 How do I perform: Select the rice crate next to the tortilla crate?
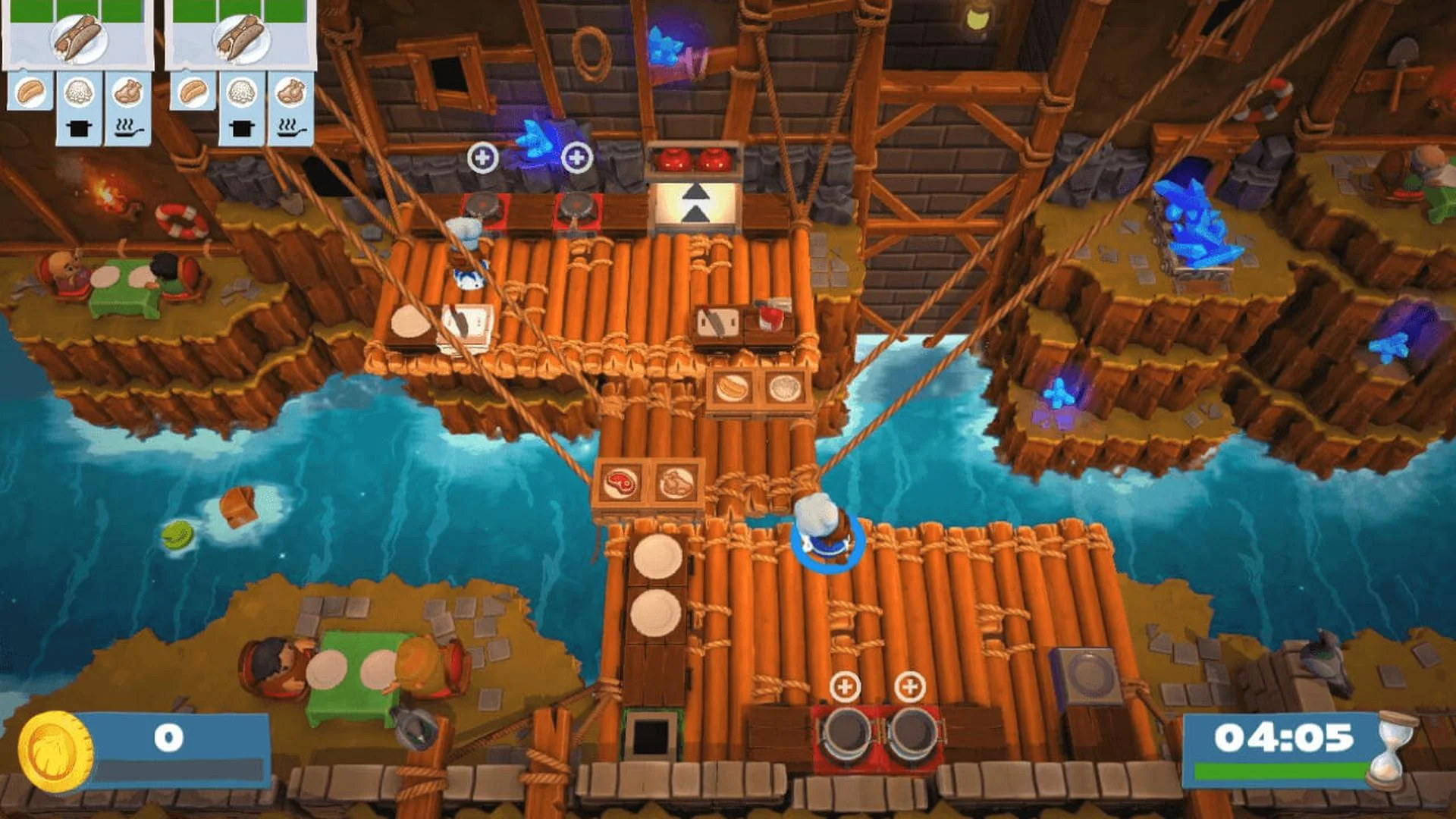tap(783, 388)
